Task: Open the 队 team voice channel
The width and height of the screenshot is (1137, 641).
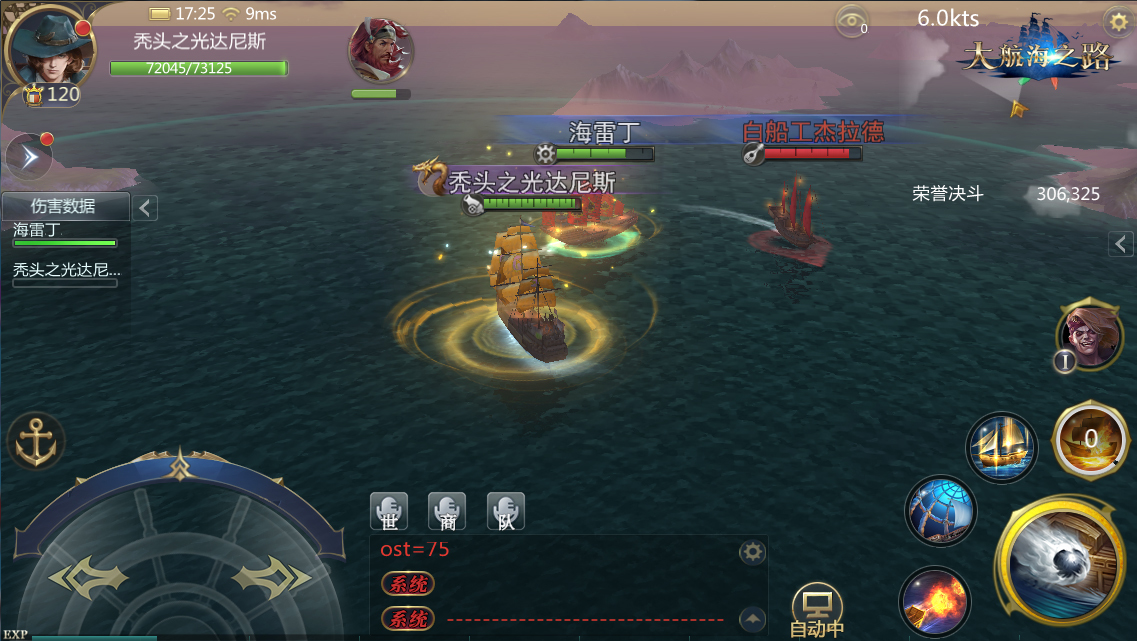Action: pos(506,511)
